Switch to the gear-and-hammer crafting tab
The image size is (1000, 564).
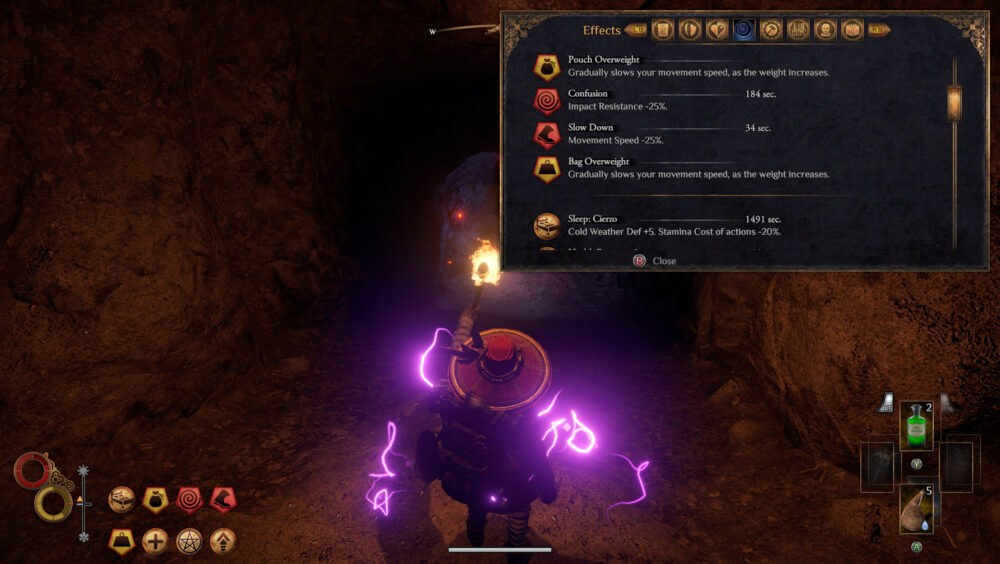771,30
